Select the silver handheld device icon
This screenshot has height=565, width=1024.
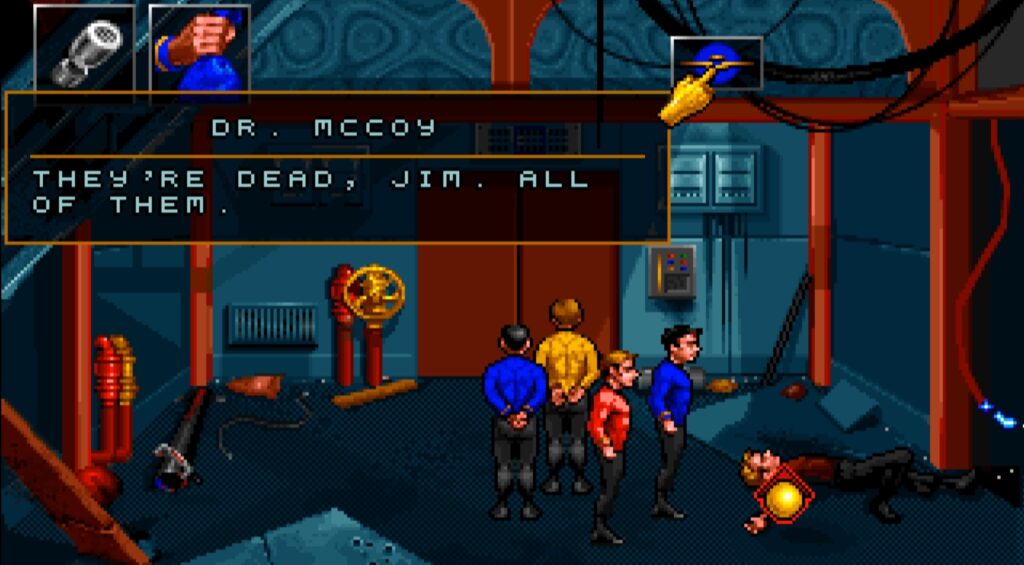click(x=84, y=47)
